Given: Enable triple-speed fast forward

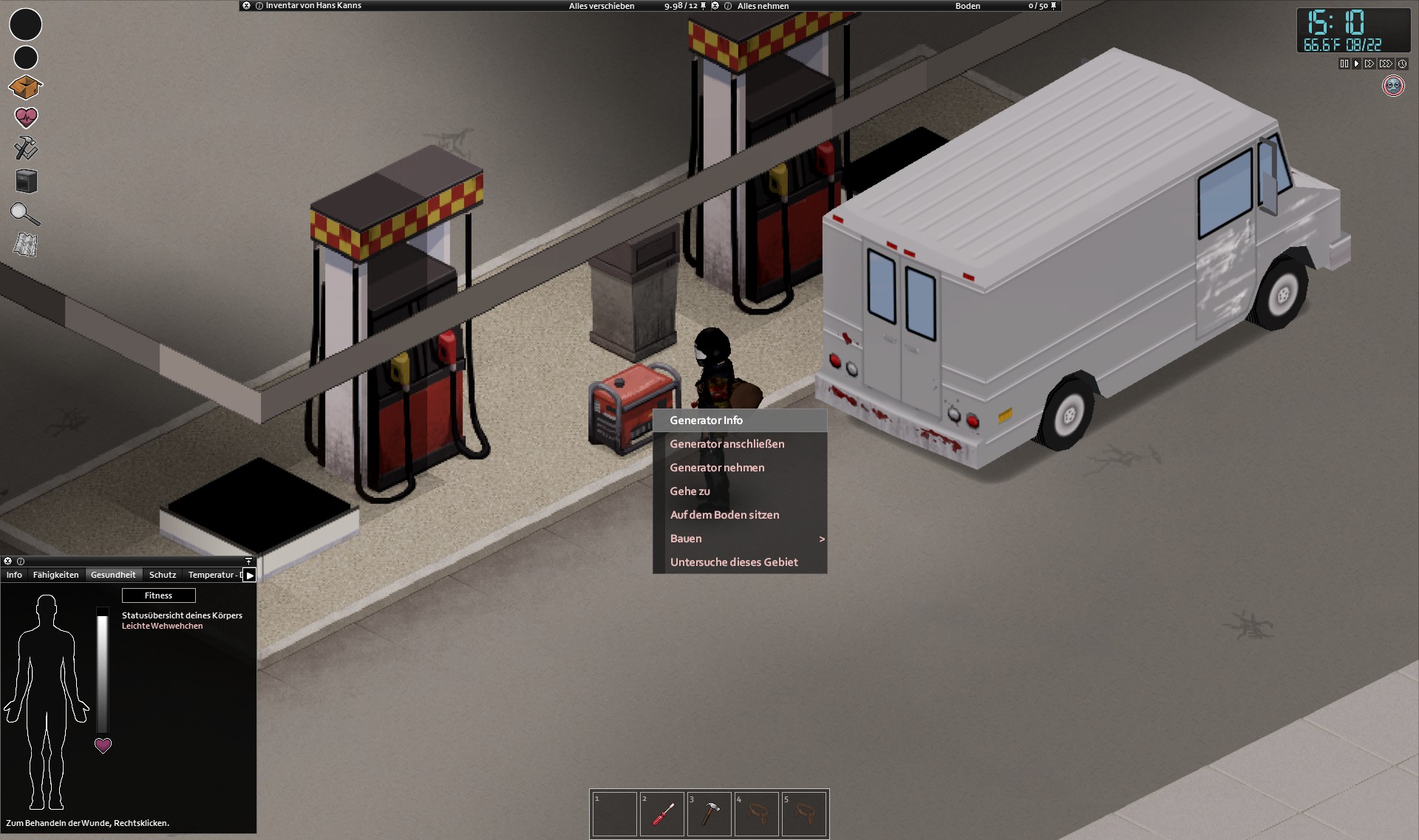Looking at the screenshot, I should point(1386,64).
